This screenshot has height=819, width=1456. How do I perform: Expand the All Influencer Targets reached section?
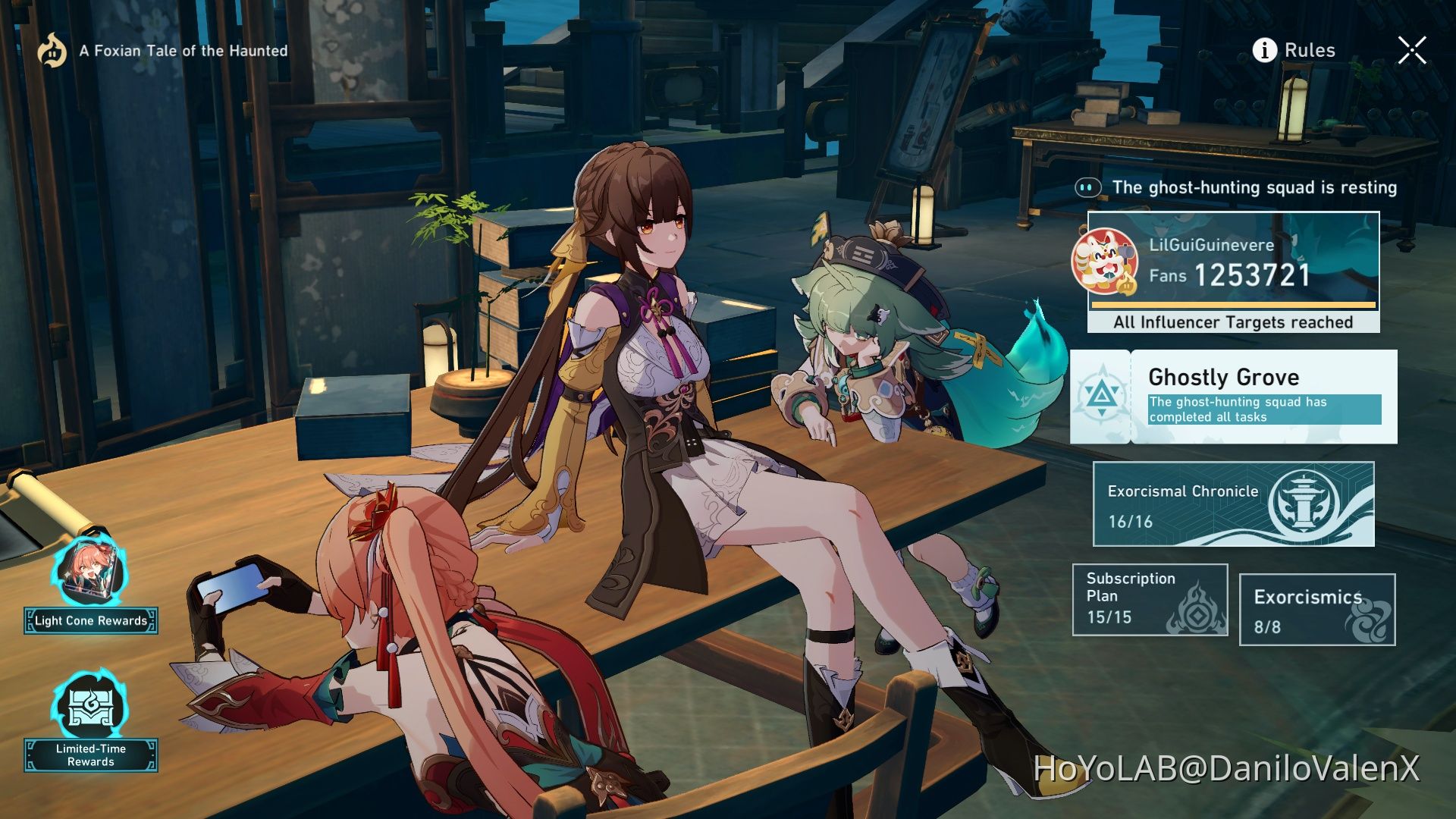(x=1232, y=322)
